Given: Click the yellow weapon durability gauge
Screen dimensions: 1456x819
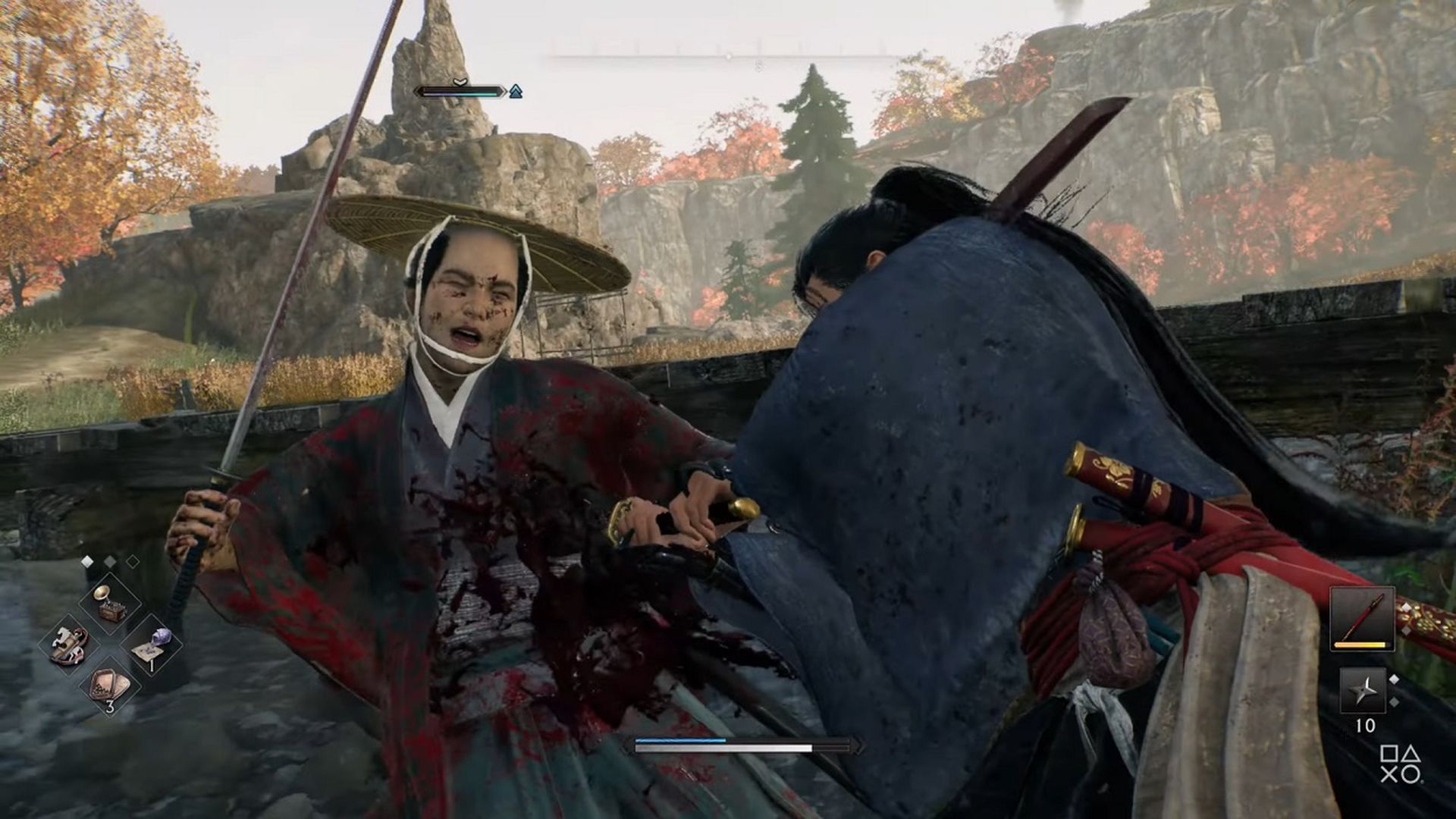Looking at the screenshot, I should pos(1360,645).
